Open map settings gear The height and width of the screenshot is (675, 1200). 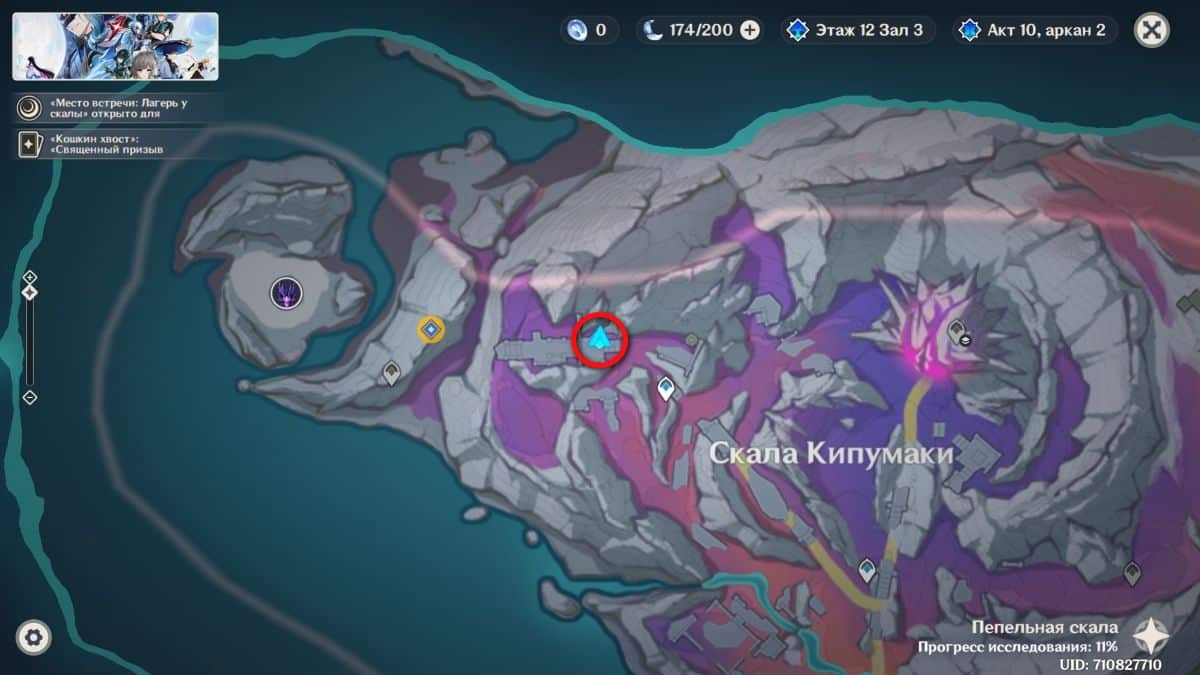tap(33, 636)
